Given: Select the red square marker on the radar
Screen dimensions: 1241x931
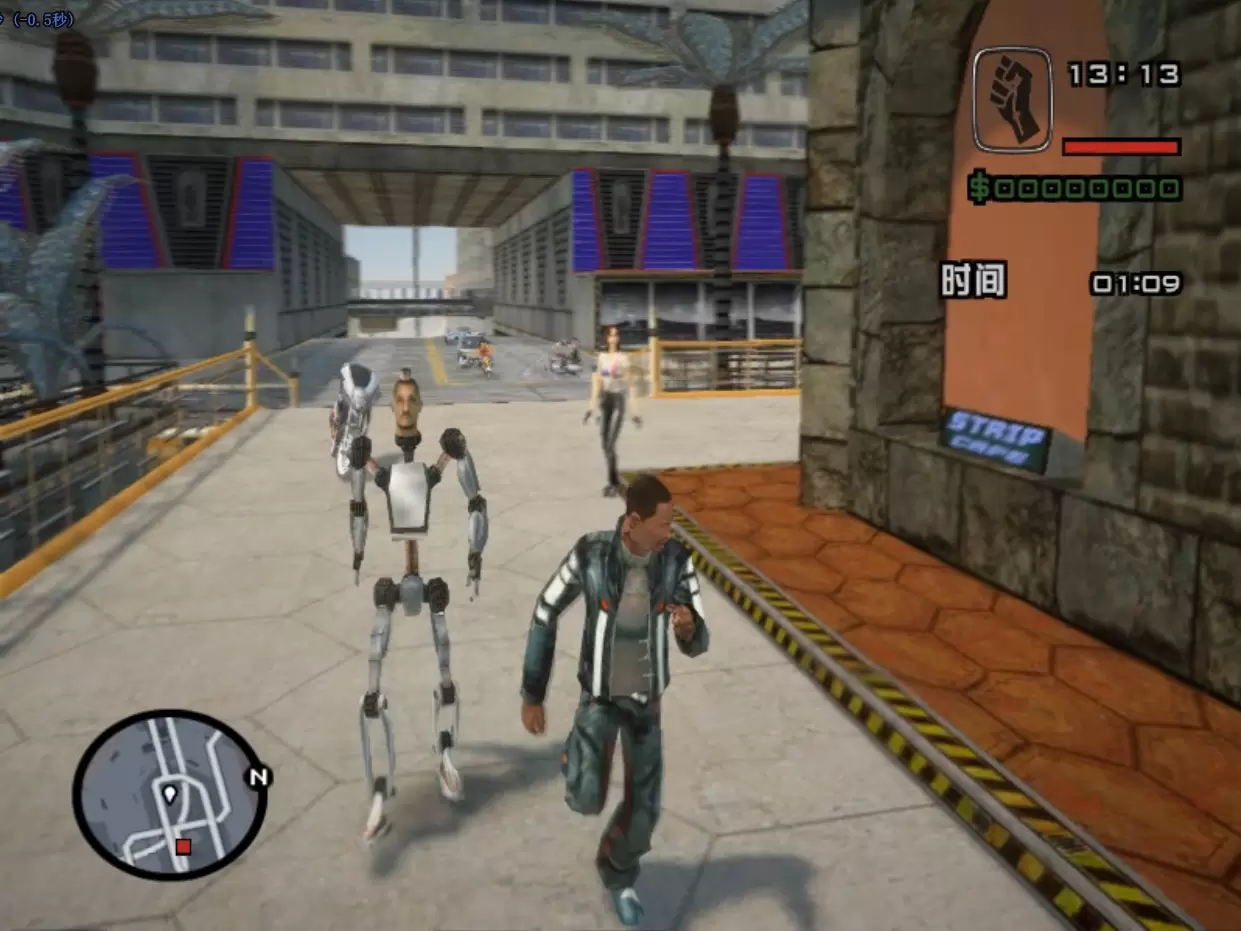Looking at the screenshot, I should click(x=183, y=847).
